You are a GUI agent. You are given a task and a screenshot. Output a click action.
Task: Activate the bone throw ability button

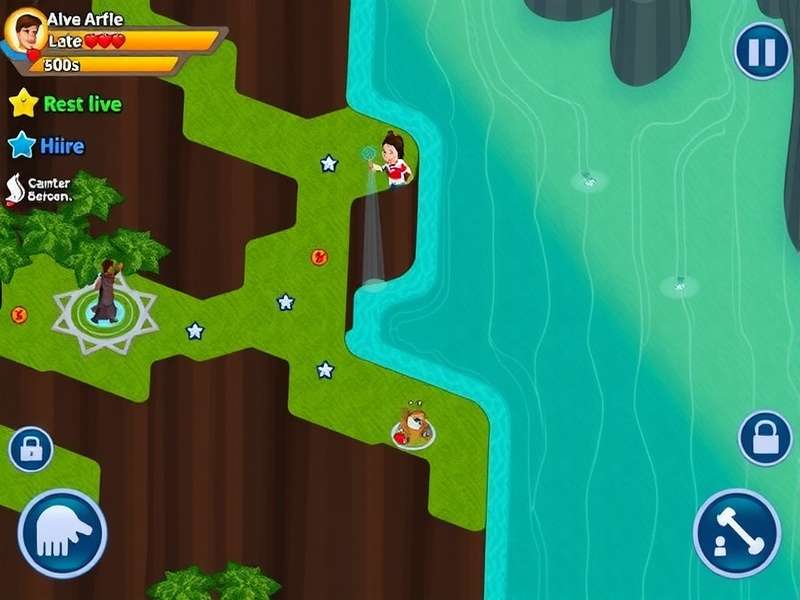coord(737,533)
